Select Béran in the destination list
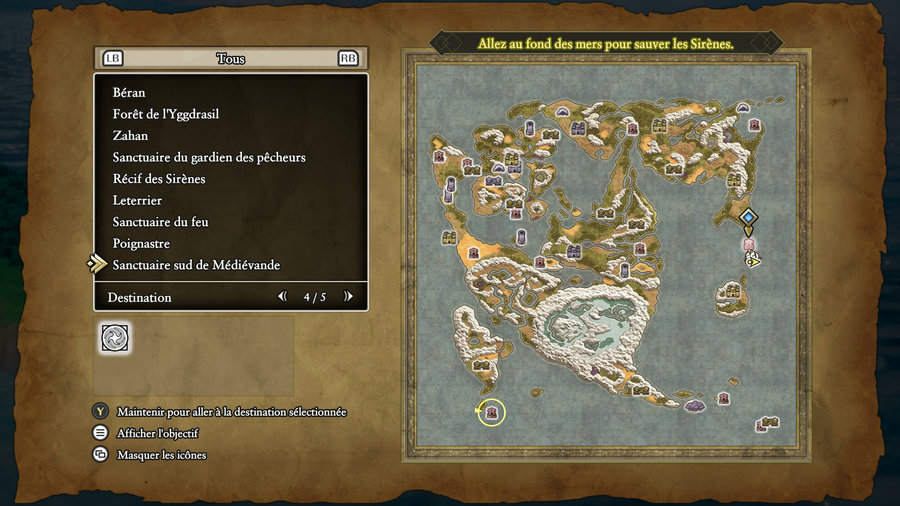 (129, 92)
